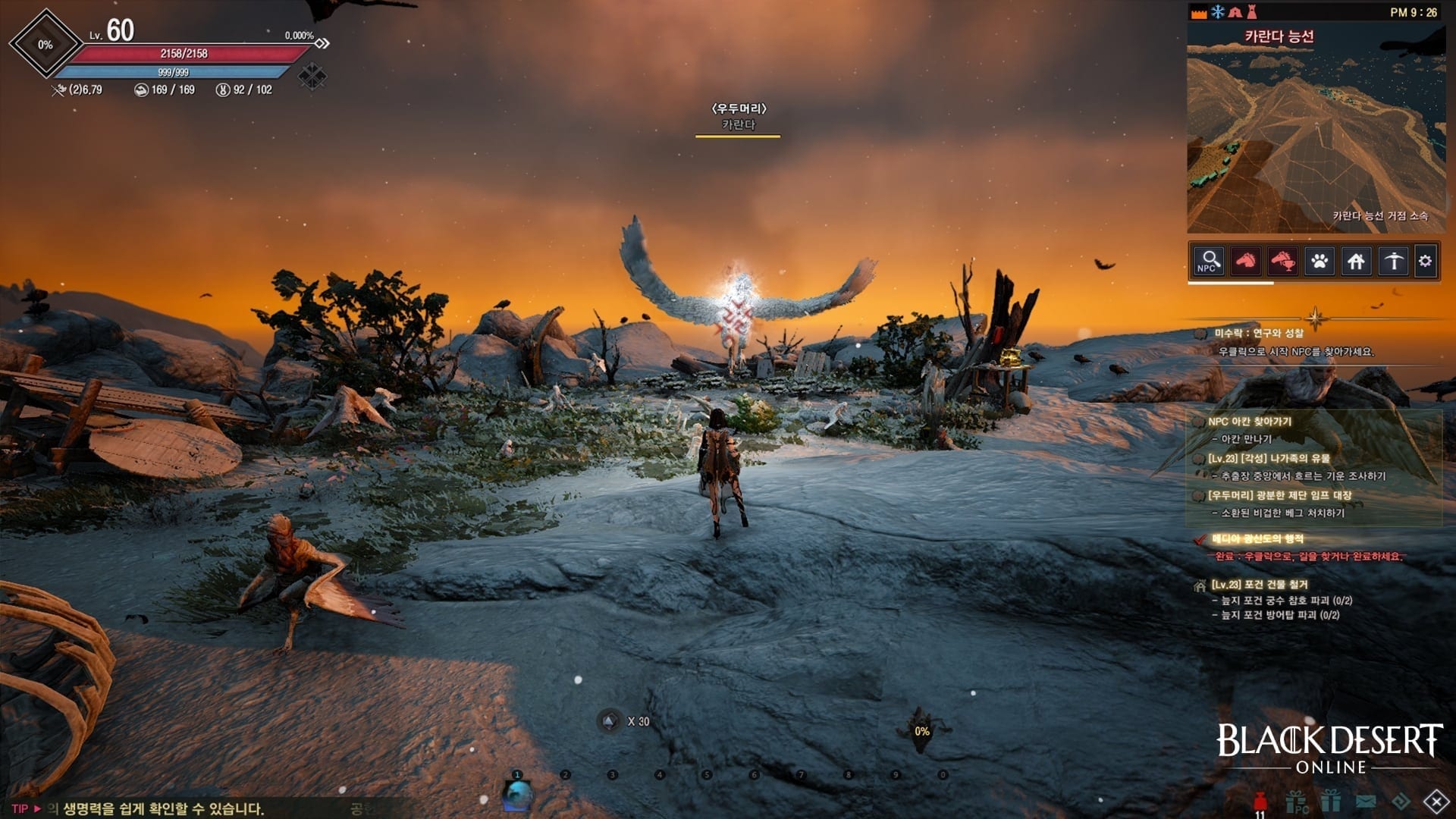Image resolution: width=1456 pixels, height=819 pixels.
Task: Click the red tent icon above minimap
Action: click(1235, 12)
